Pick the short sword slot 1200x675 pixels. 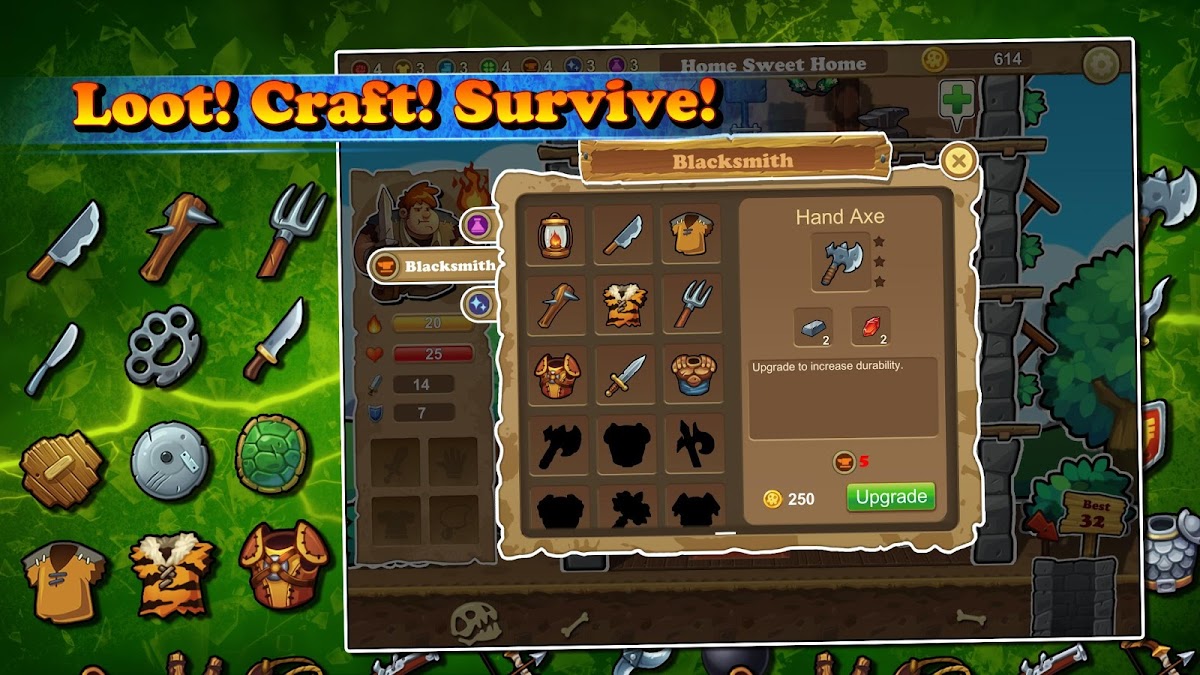coord(624,375)
